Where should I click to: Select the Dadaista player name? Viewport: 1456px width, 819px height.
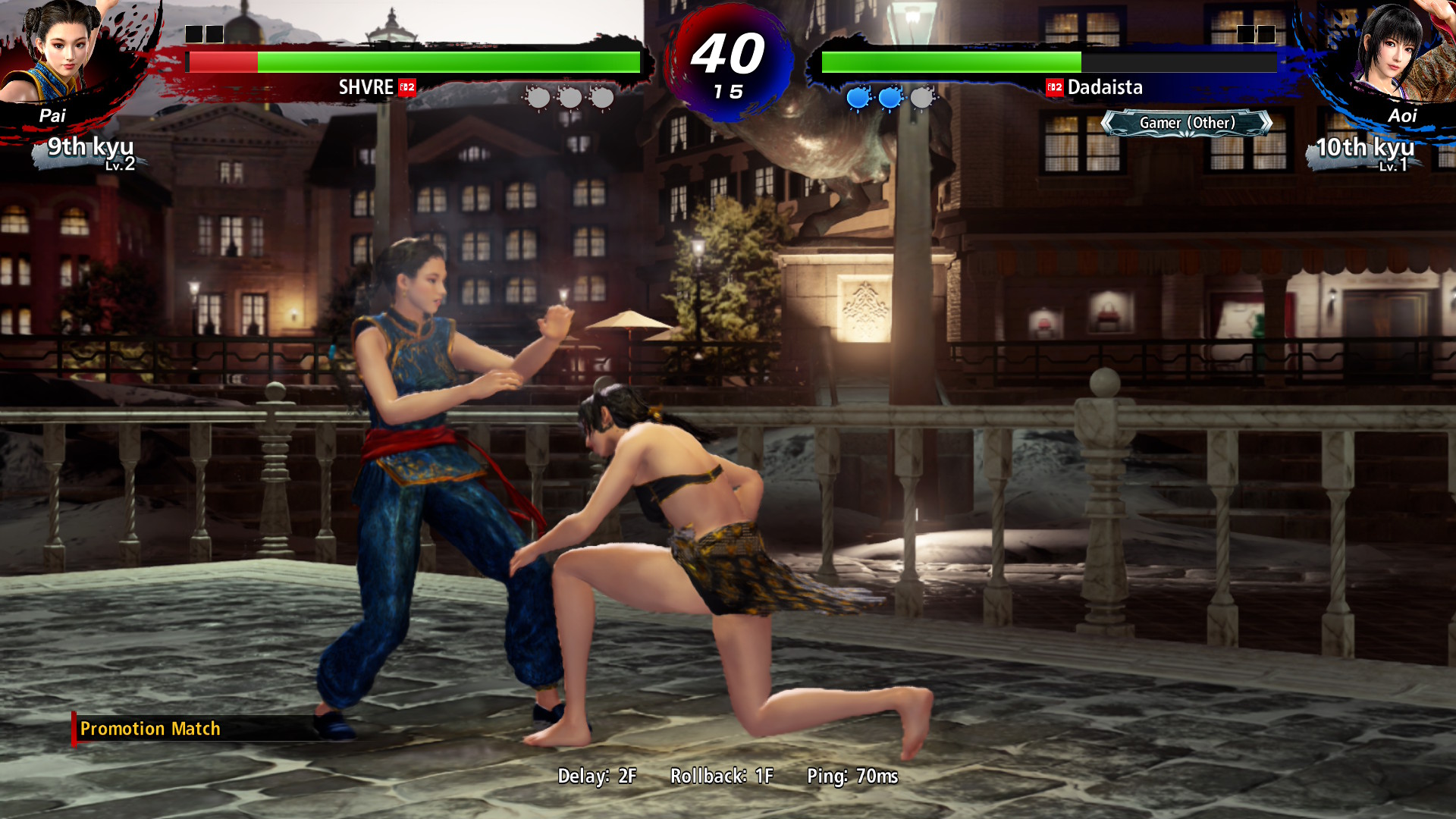(x=1104, y=87)
